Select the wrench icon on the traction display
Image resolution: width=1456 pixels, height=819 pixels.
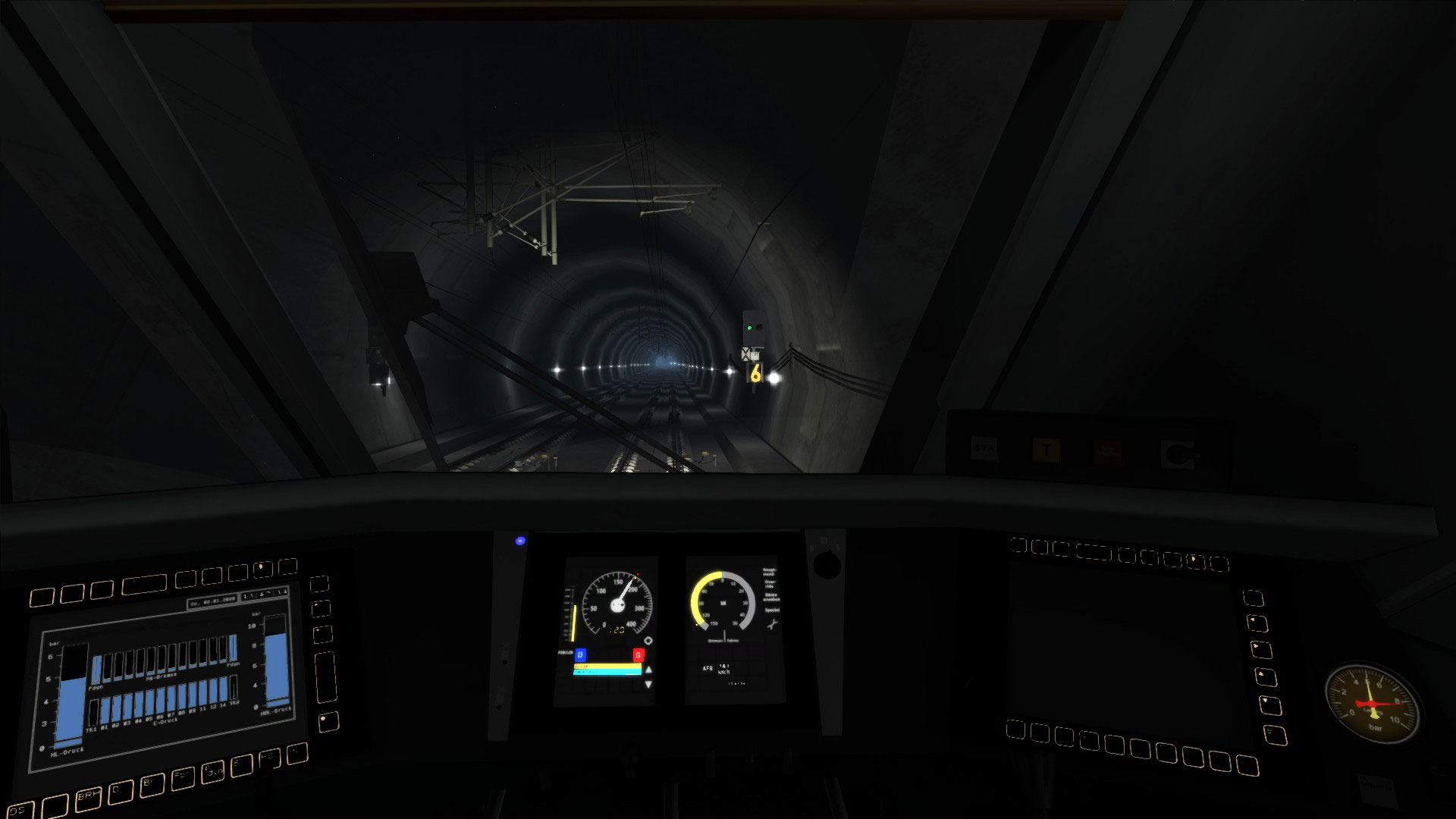[773, 624]
